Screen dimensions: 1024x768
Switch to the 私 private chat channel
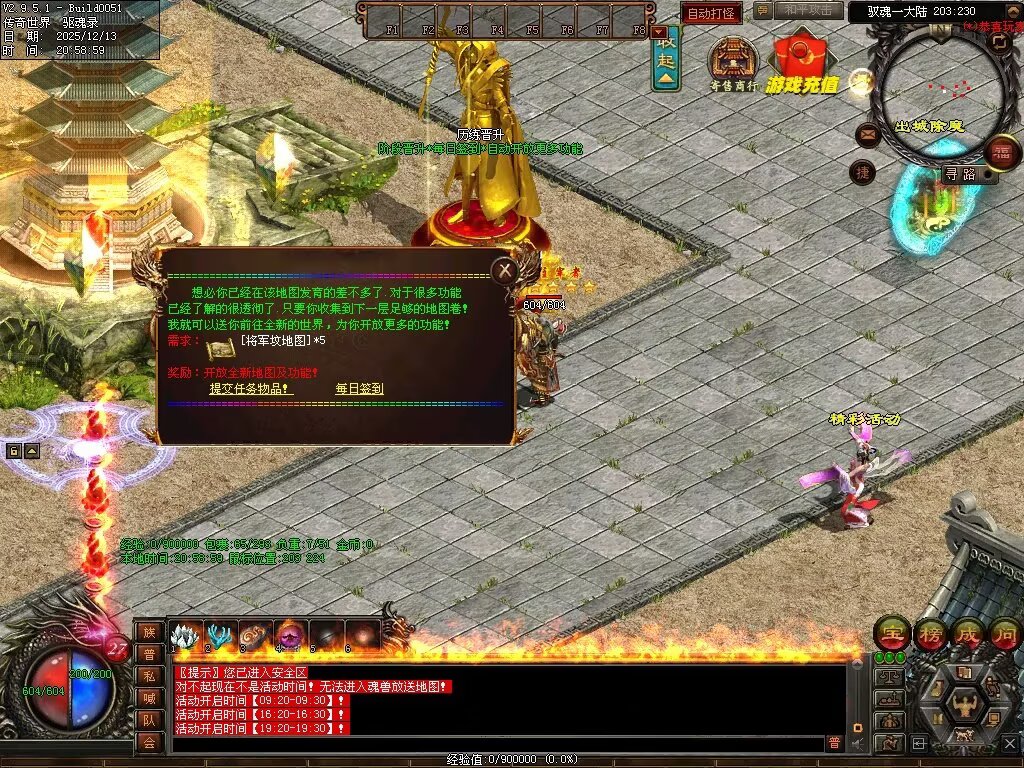[148, 675]
